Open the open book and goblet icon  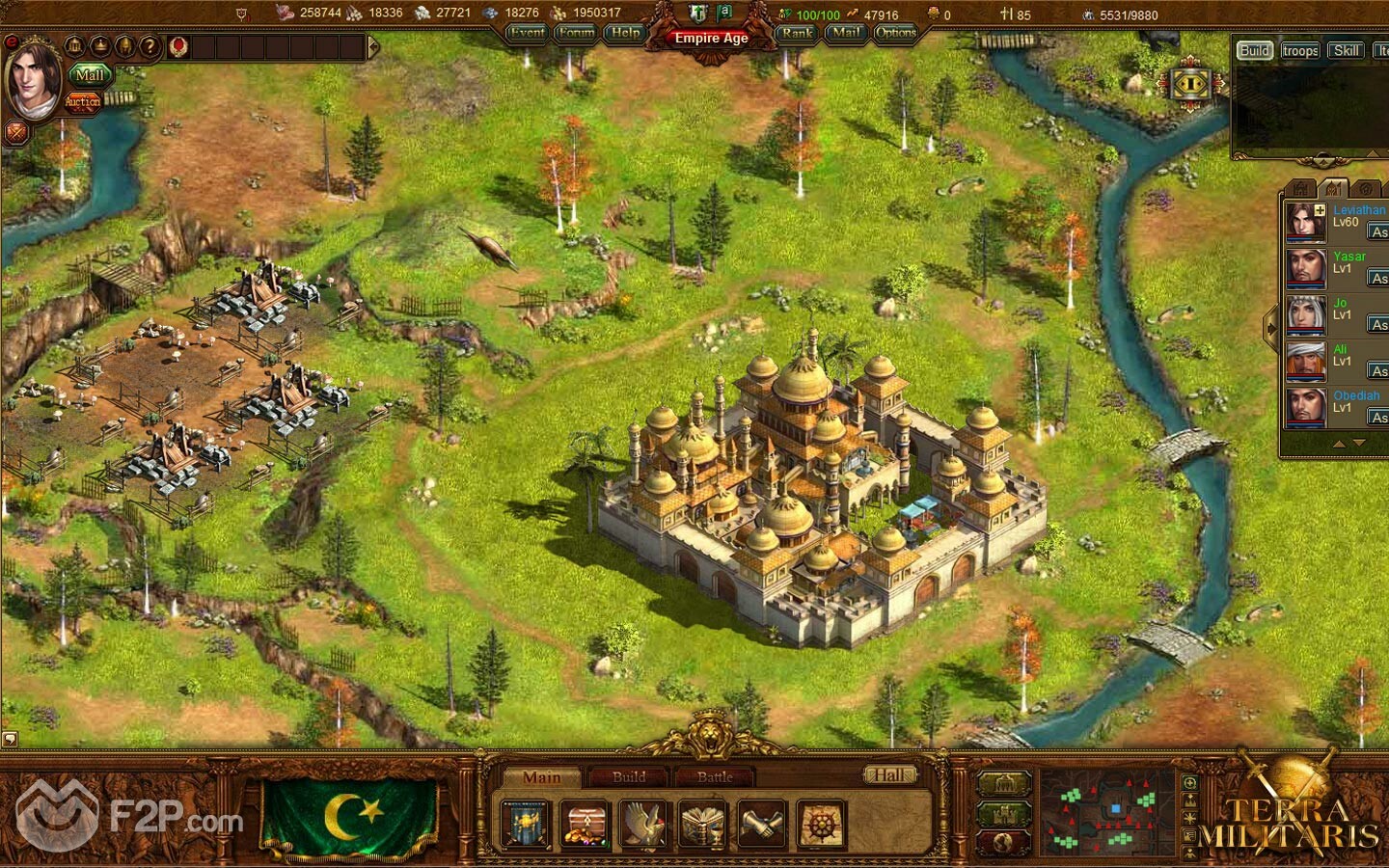pyautogui.click(x=703, y=826)
